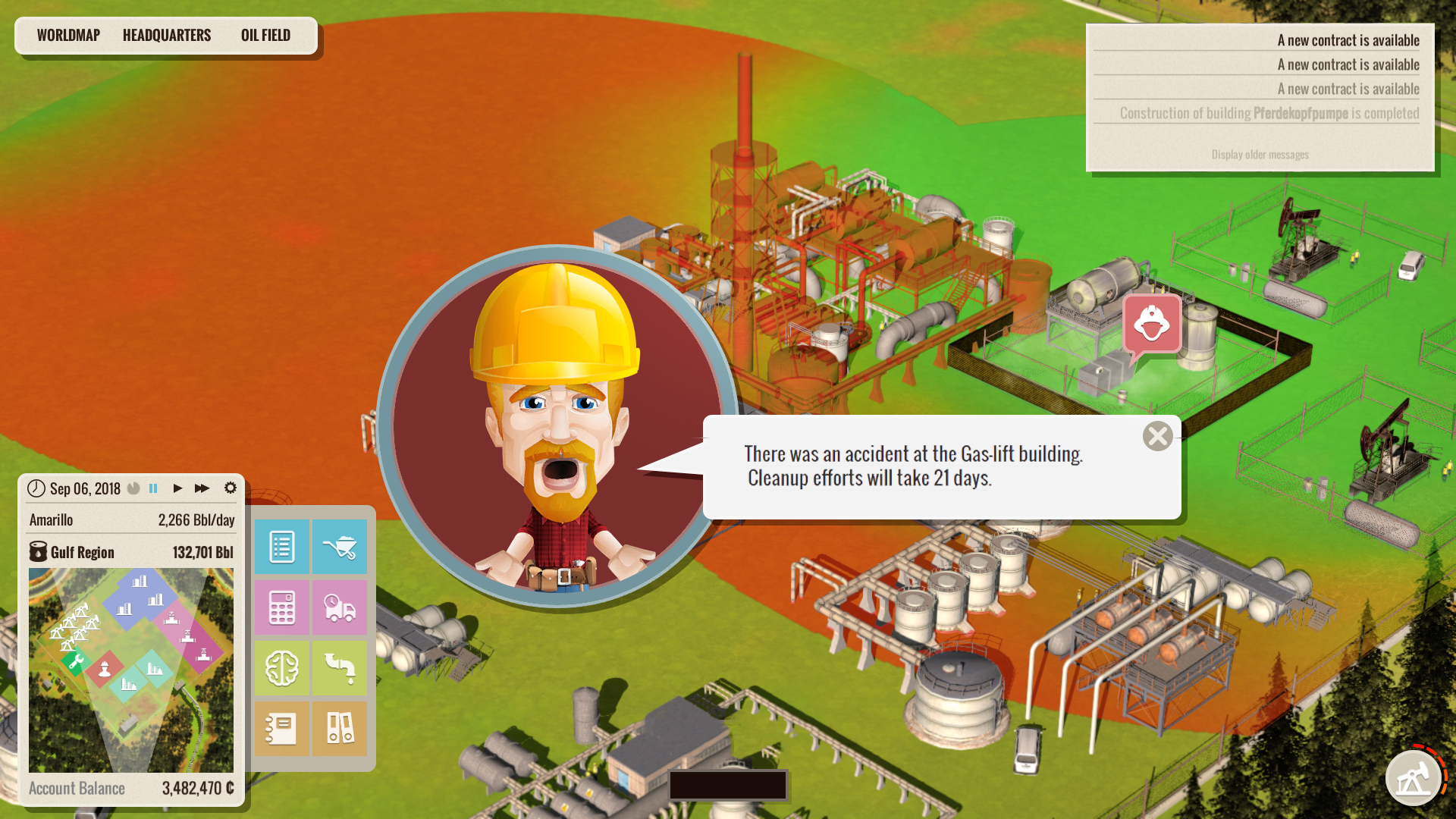The width and height of the screenshot is (1456, 819).
Task: Select the OIL FIELD menu item
Action: [265, 34]
